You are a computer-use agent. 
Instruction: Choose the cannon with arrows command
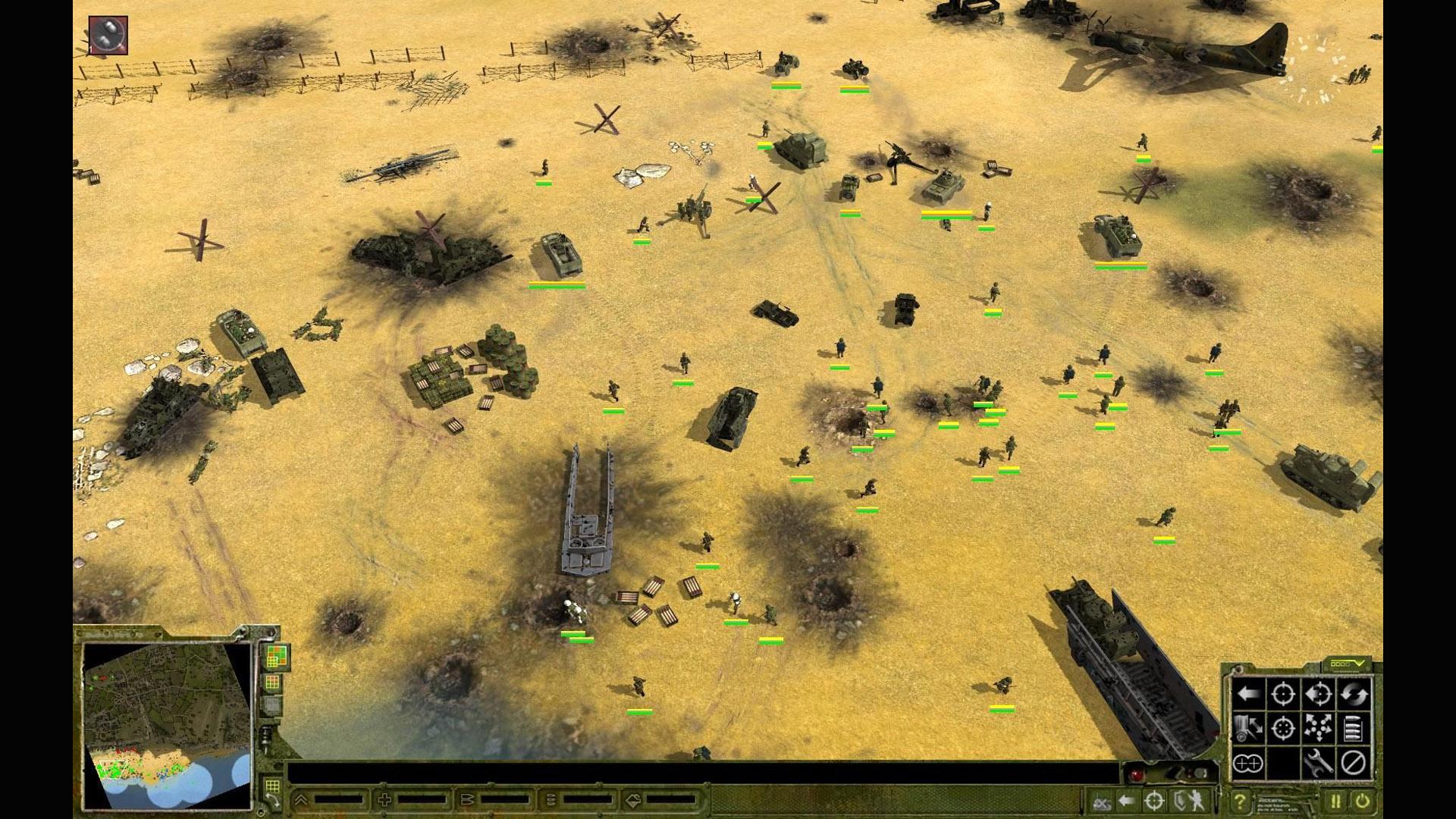(1248, 728)
